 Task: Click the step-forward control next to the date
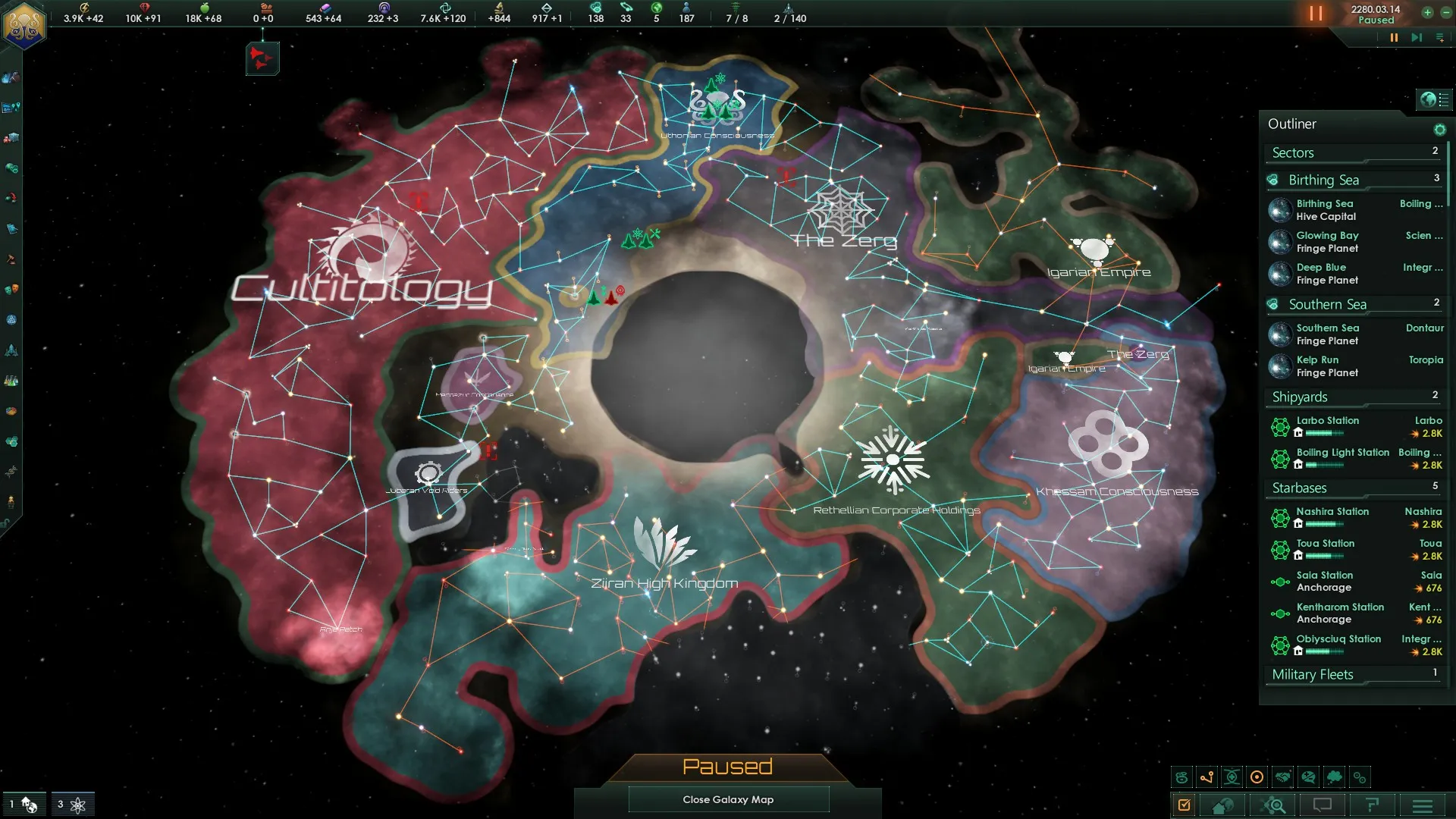1416,36
